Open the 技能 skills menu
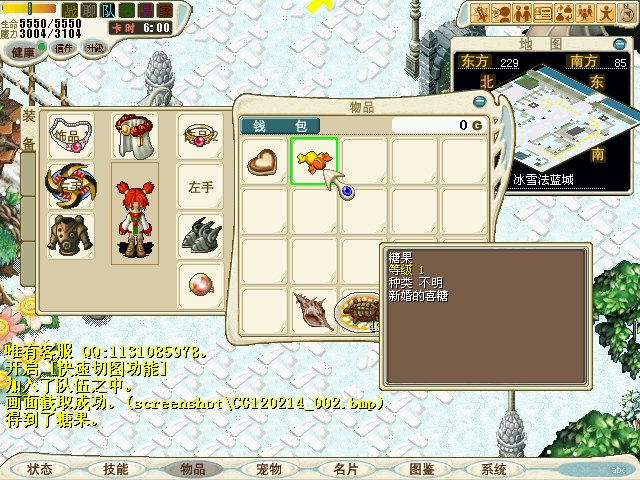The height and width of the screenshot is (480, 640). [x=116, y=469]
